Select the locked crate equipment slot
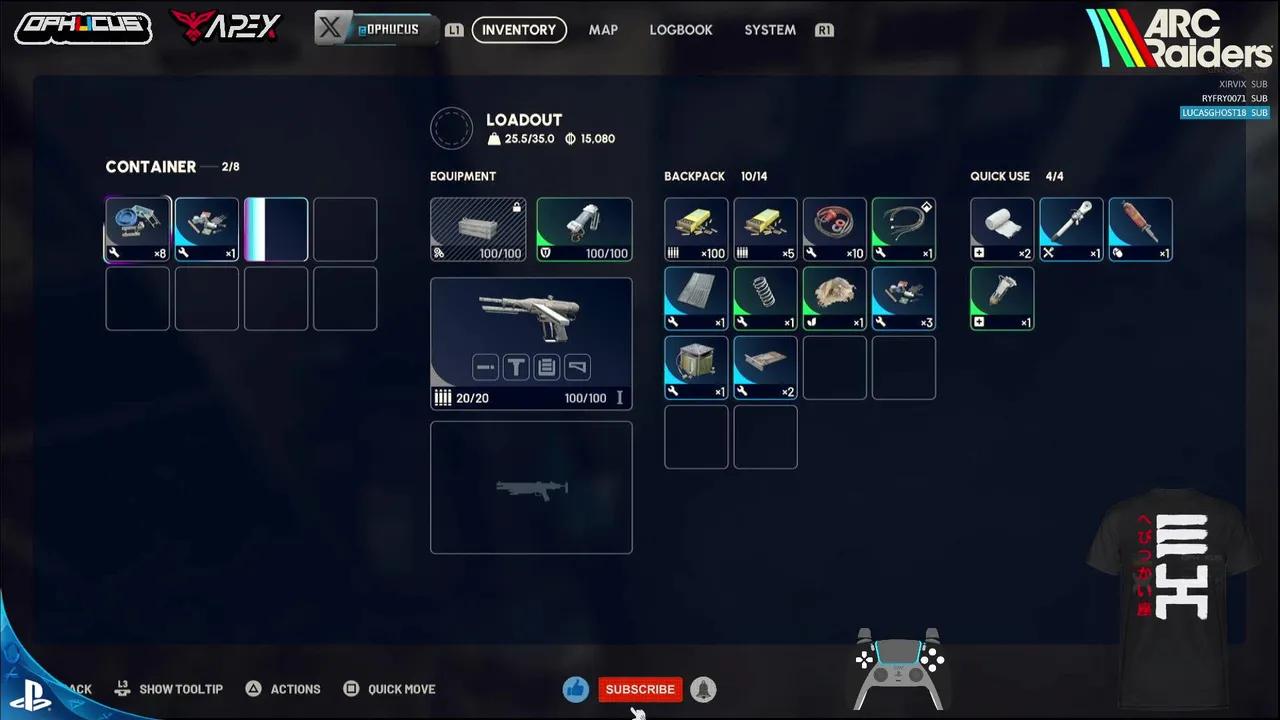 coord(478,229)
